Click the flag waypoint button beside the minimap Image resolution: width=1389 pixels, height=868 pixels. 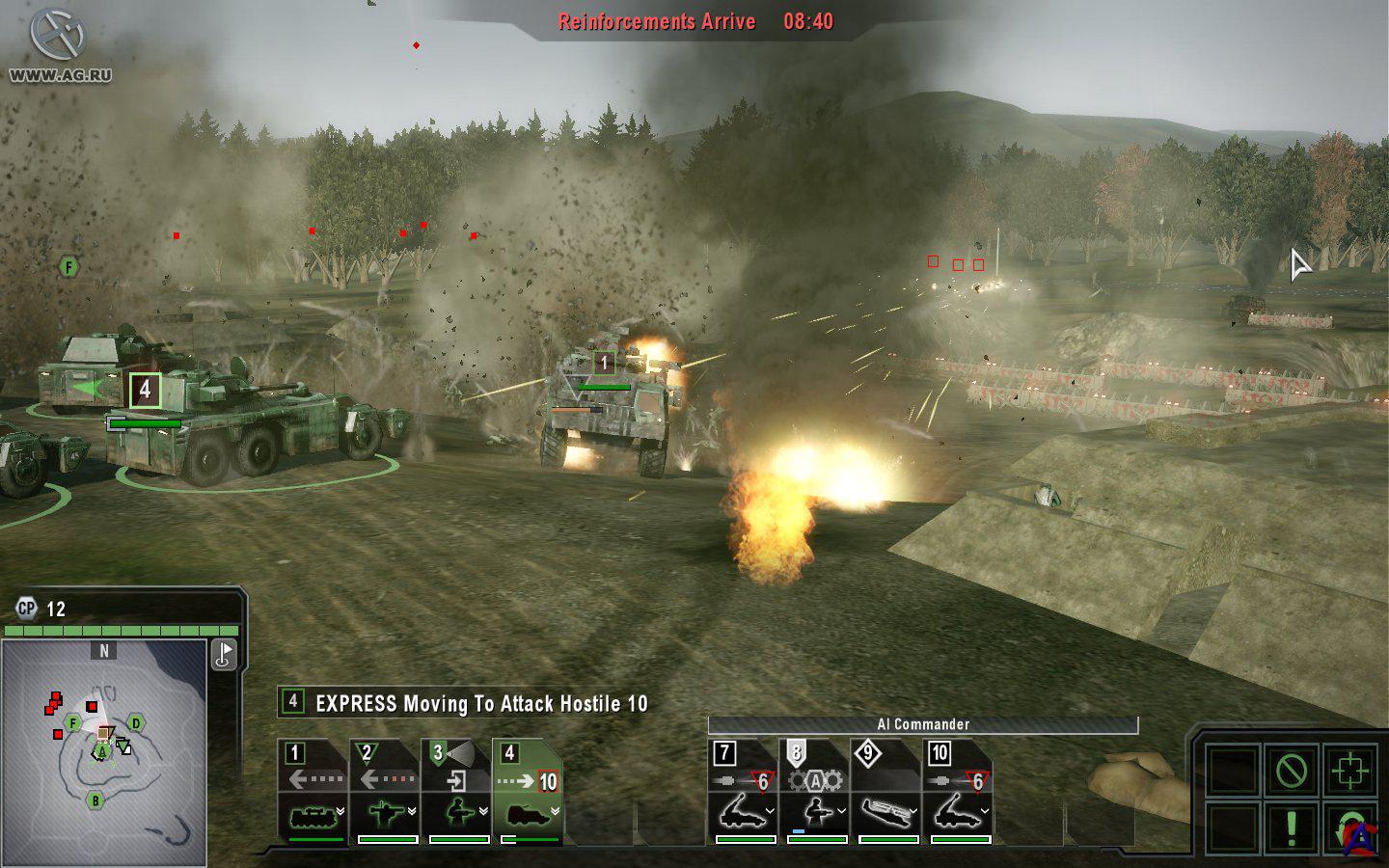click(x=224, y=654)
